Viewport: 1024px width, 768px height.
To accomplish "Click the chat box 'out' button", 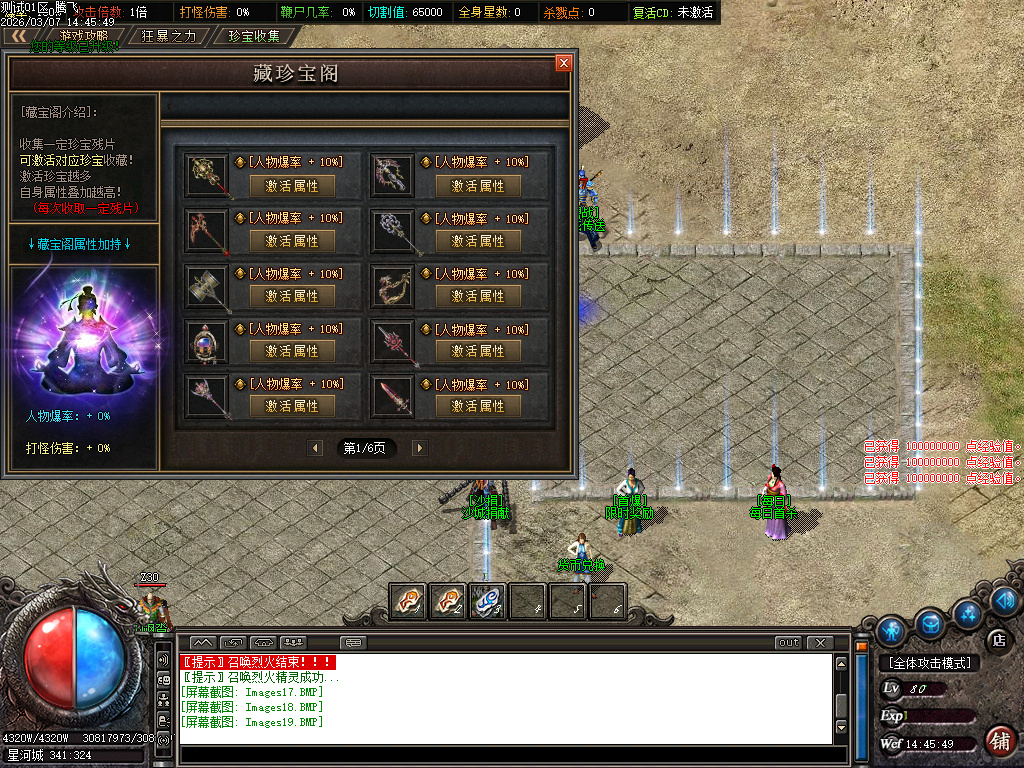I will (x=789, y=642).
